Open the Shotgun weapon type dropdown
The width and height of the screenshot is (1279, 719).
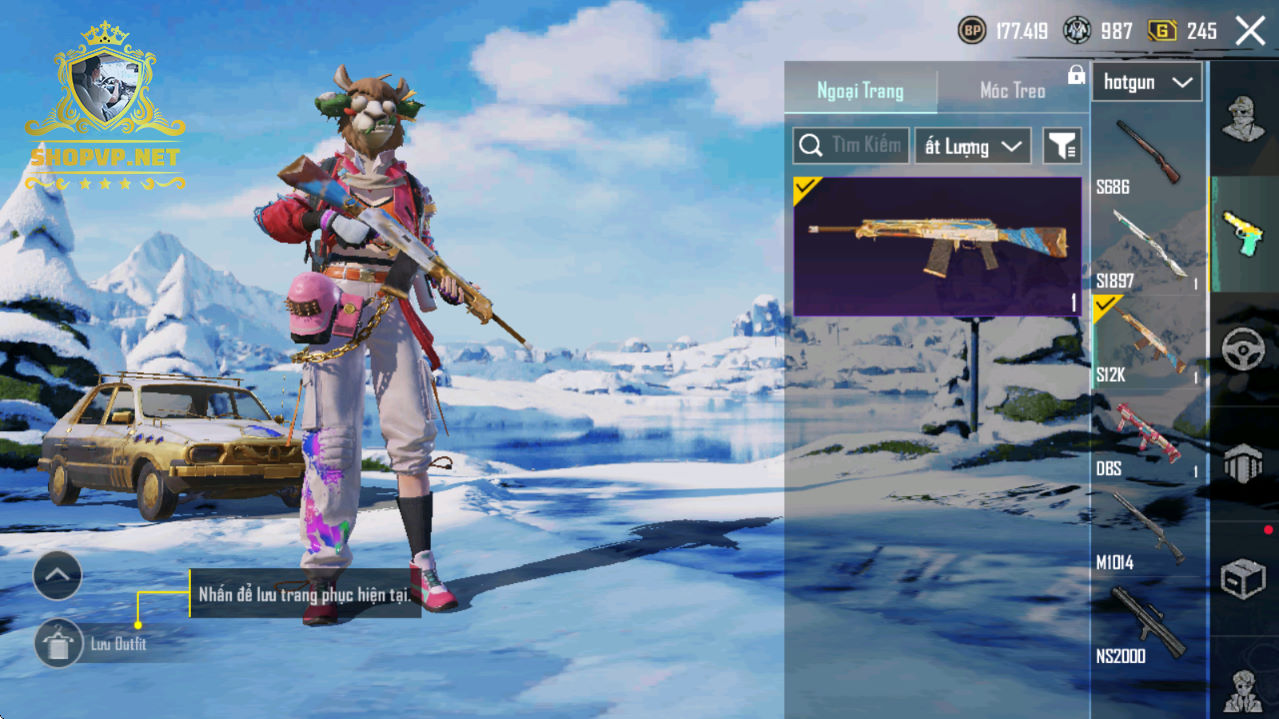(1146, 82)
